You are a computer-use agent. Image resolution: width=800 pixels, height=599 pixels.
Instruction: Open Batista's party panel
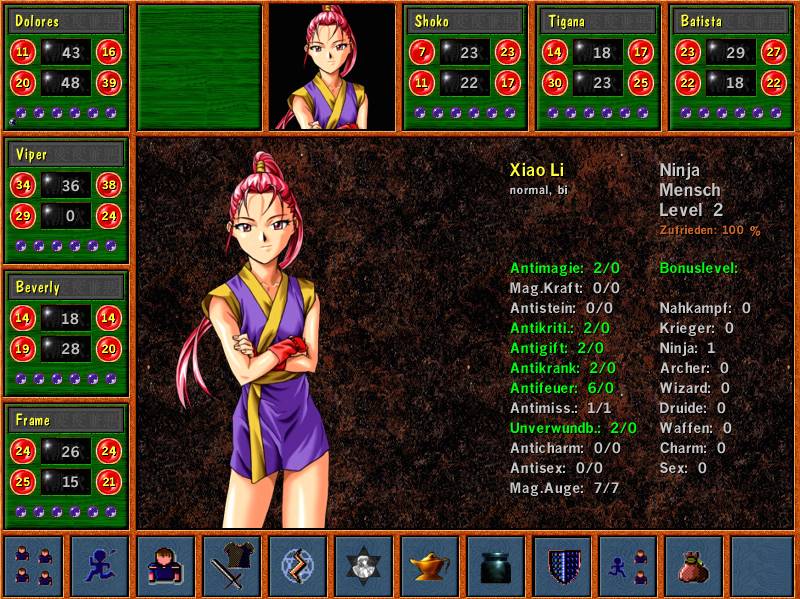point(732,67)
